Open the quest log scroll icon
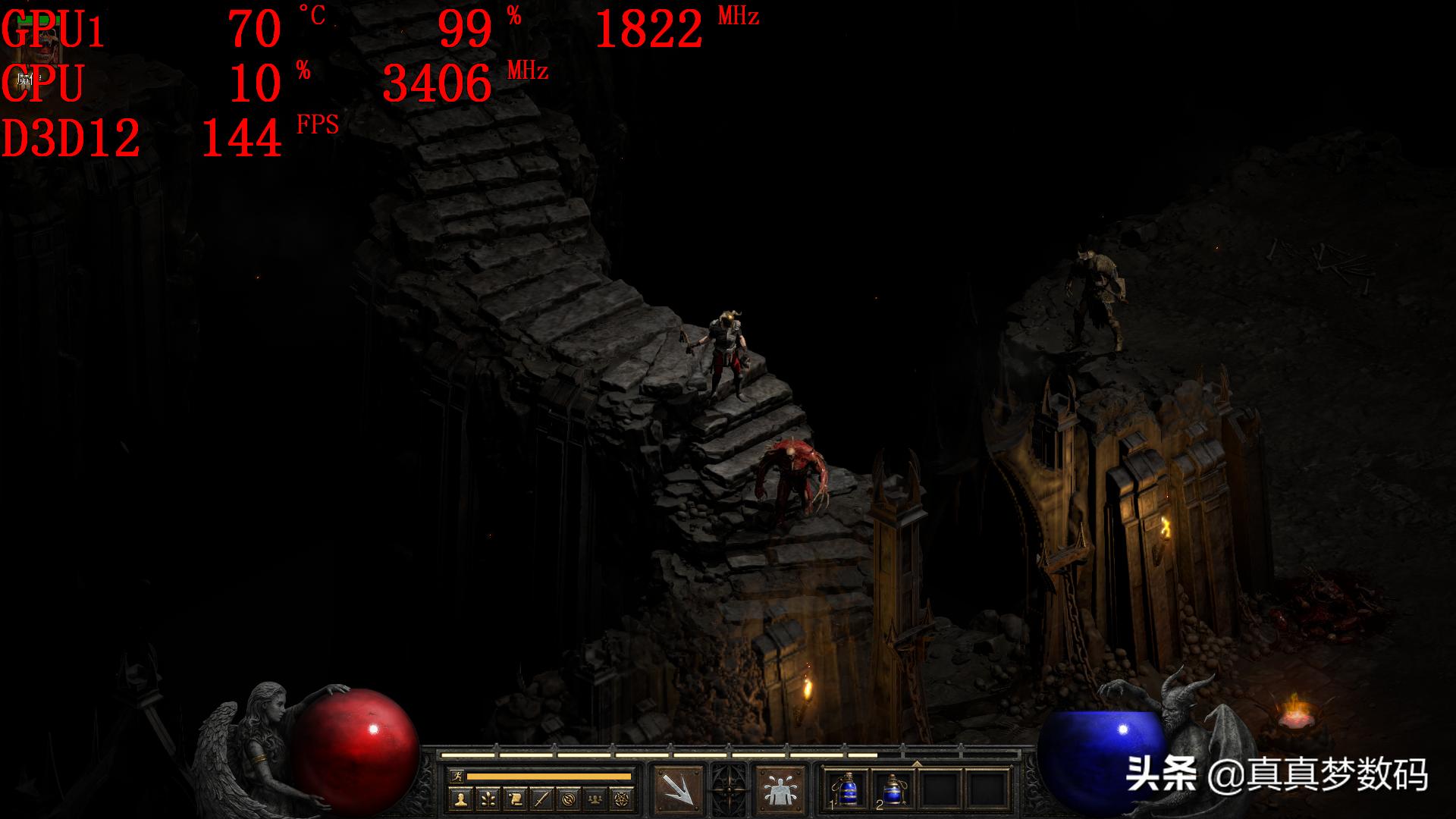The width and height of the screenshot is (1456, 819). [x=514, y=798]
